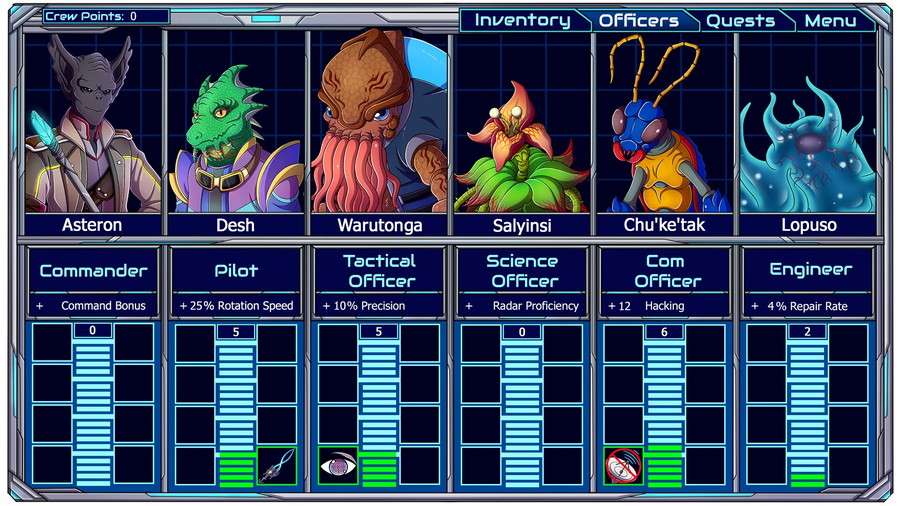This screenshot has width=900, height=506.
Task: Select the Science Officer role header
Action: pyautogui.click(x=522, y=270)
